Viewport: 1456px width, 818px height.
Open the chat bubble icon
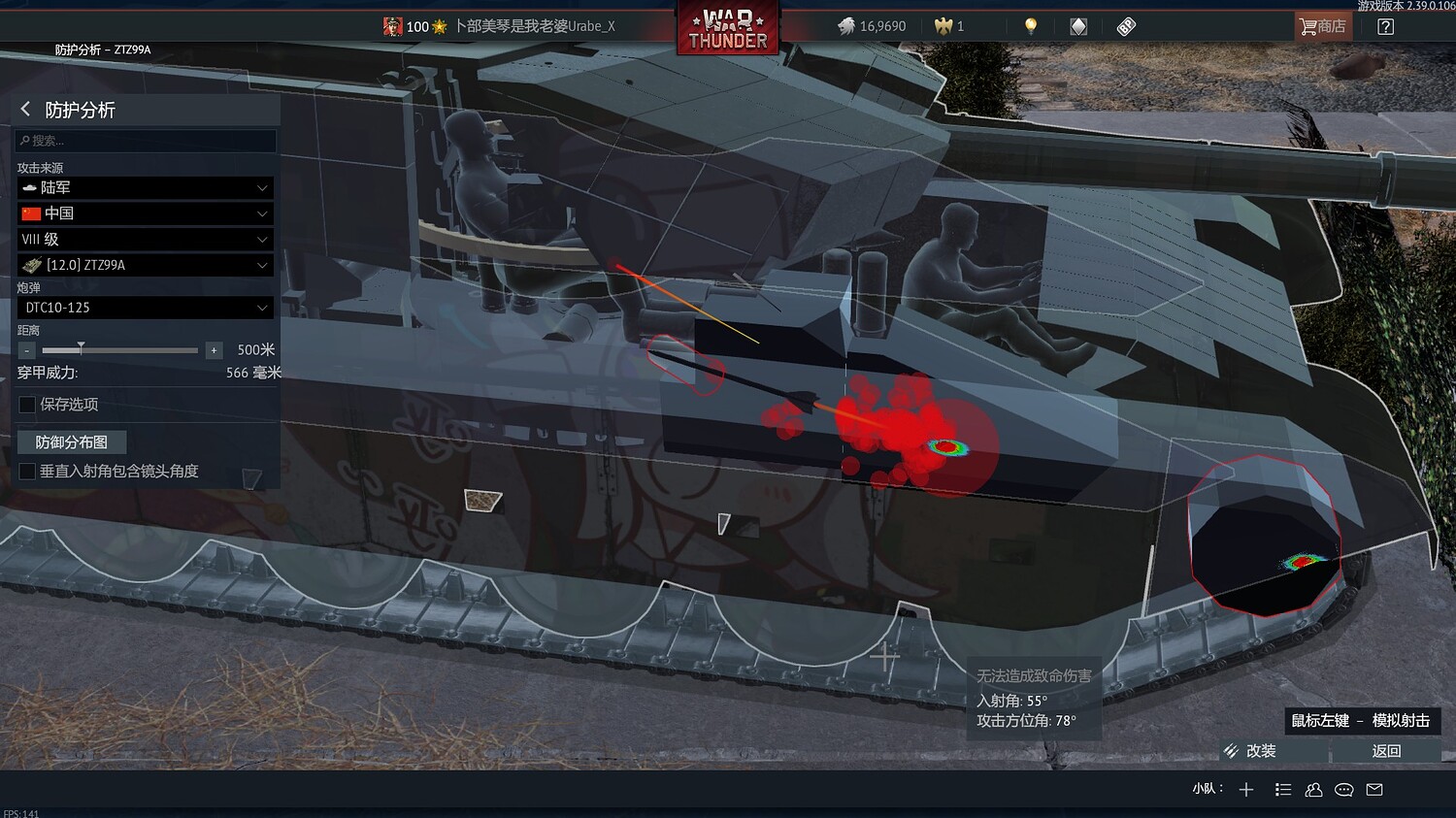click(x=1344, y=790)
